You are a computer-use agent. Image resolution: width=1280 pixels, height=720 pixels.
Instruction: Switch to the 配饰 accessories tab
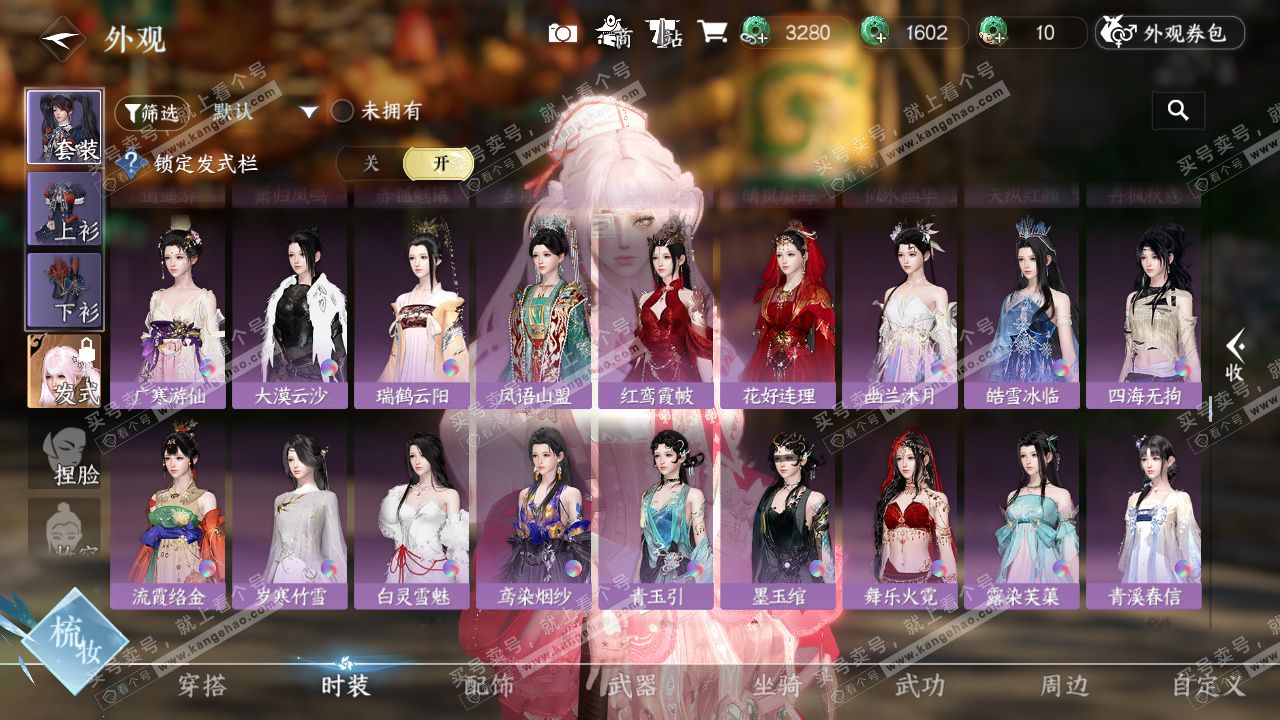click(x=489, y=686)
